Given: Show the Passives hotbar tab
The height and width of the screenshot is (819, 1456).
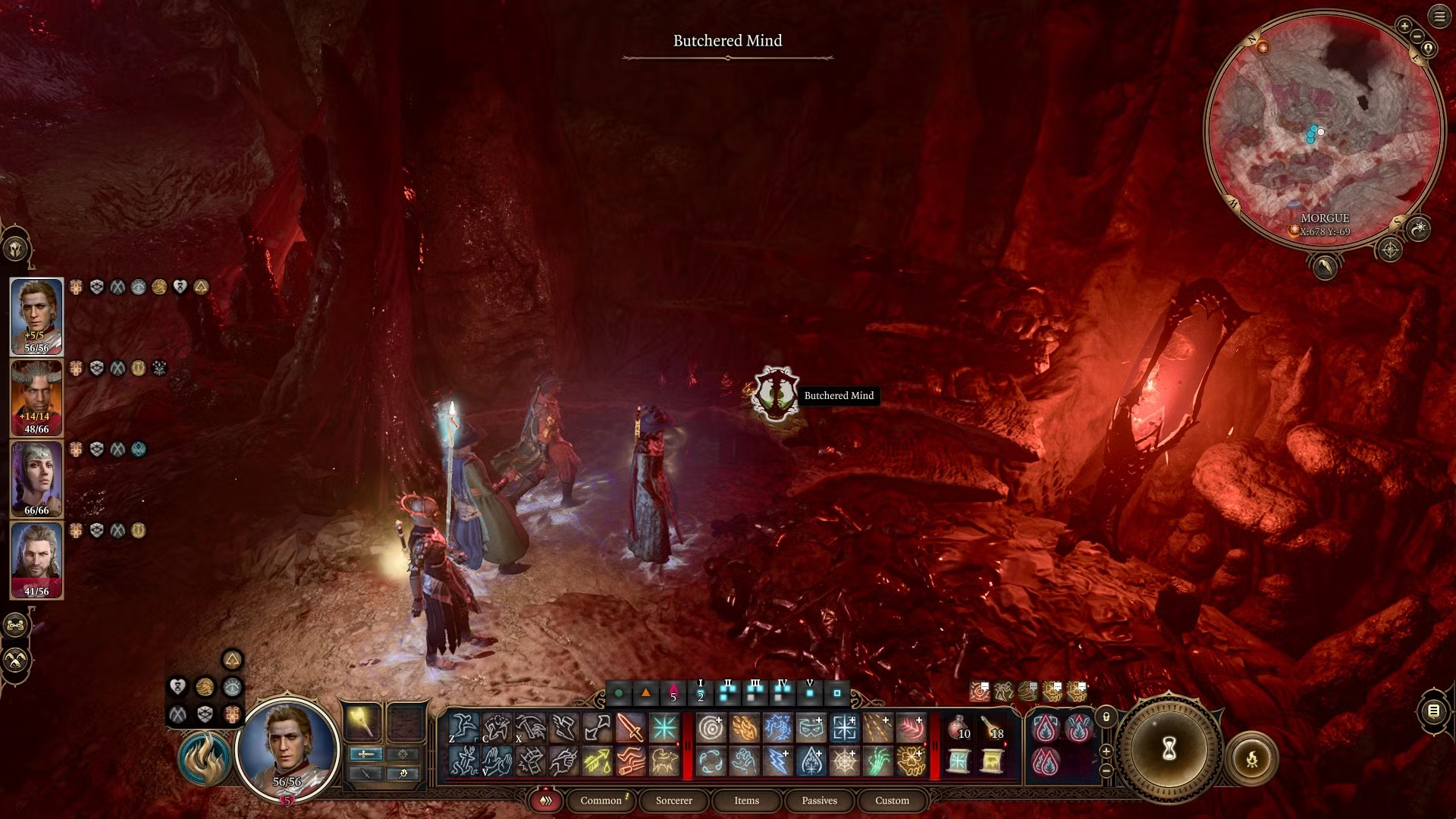Looking at the screenshot, I should [x=819, y=801].
